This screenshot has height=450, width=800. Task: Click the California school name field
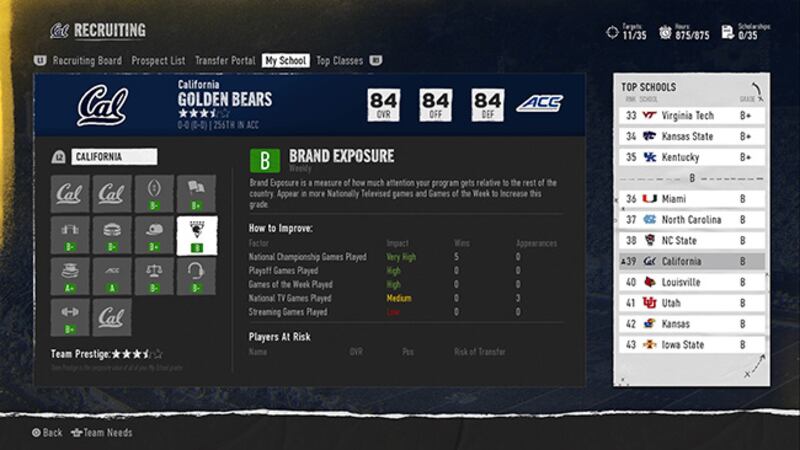point(113,157)
